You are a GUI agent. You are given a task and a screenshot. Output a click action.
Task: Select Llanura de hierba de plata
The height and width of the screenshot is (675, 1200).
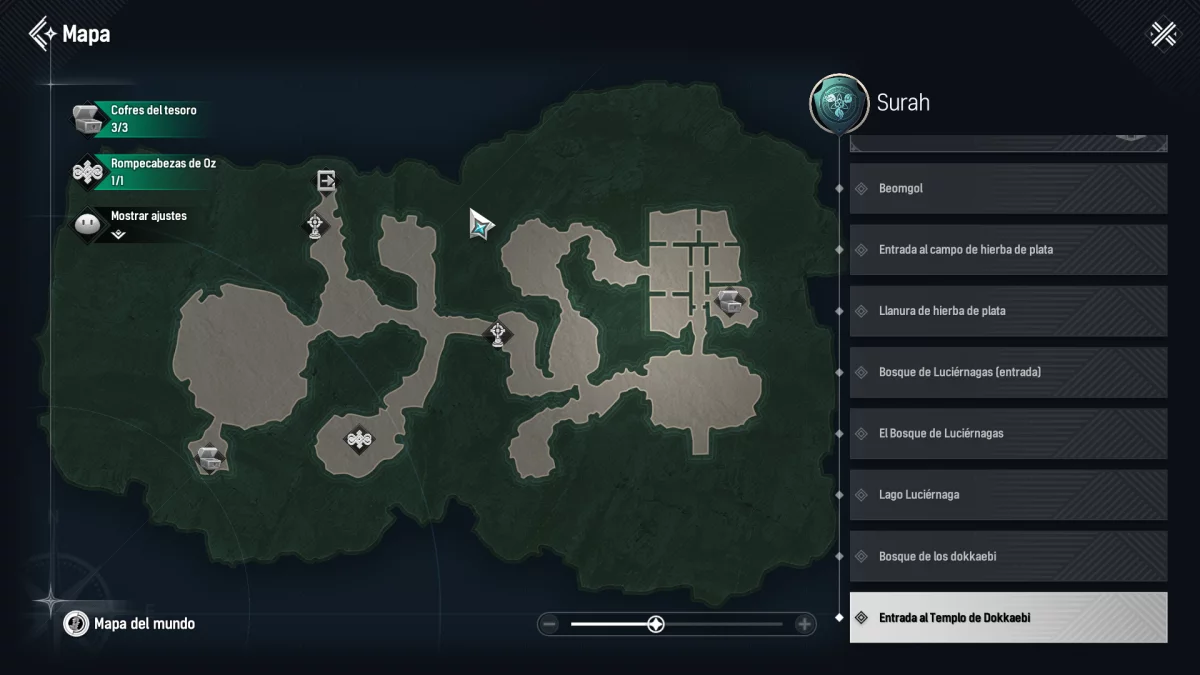[1008, 311]
